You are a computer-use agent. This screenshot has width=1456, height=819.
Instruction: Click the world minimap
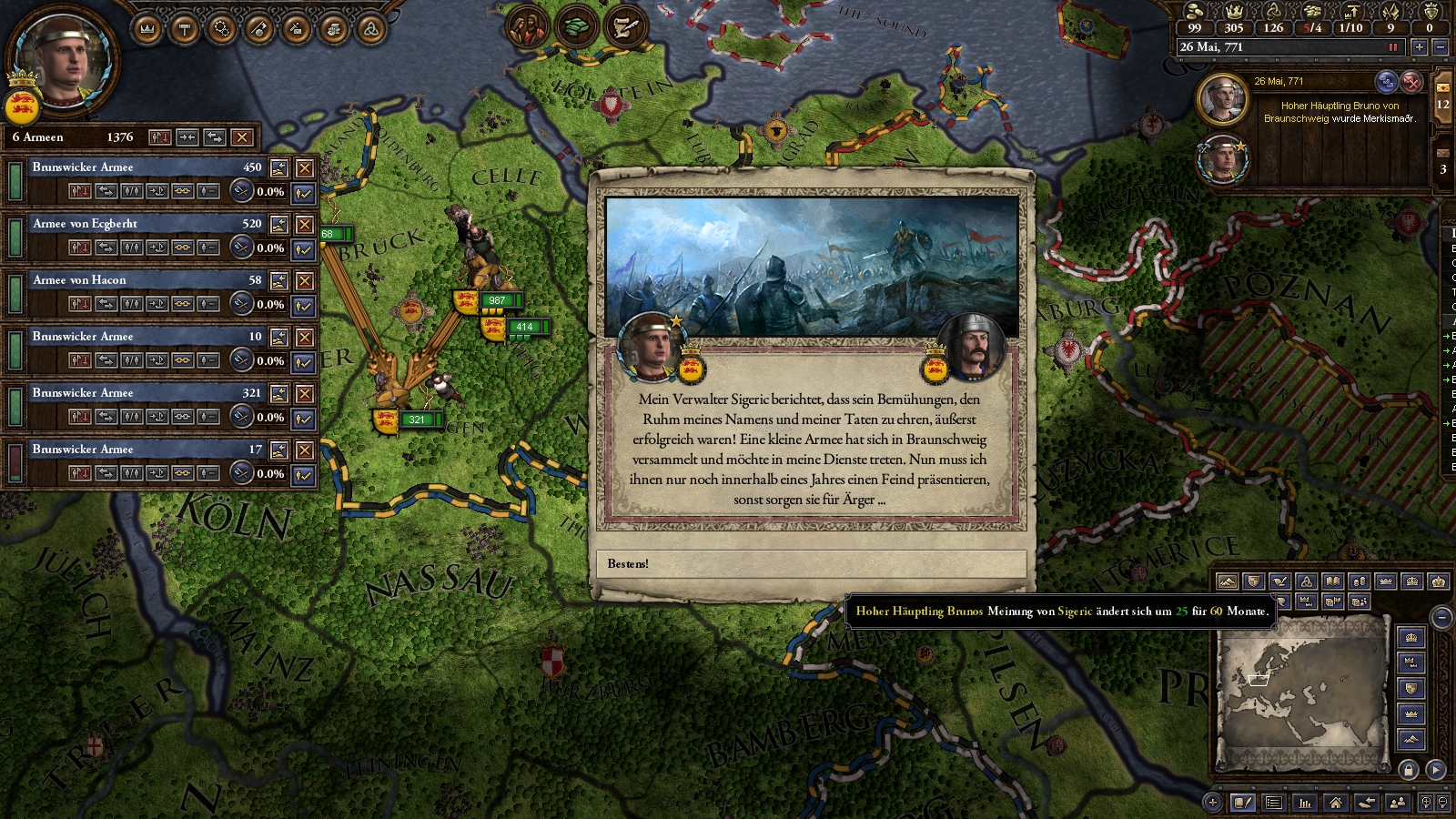[x=1300, y=690]
